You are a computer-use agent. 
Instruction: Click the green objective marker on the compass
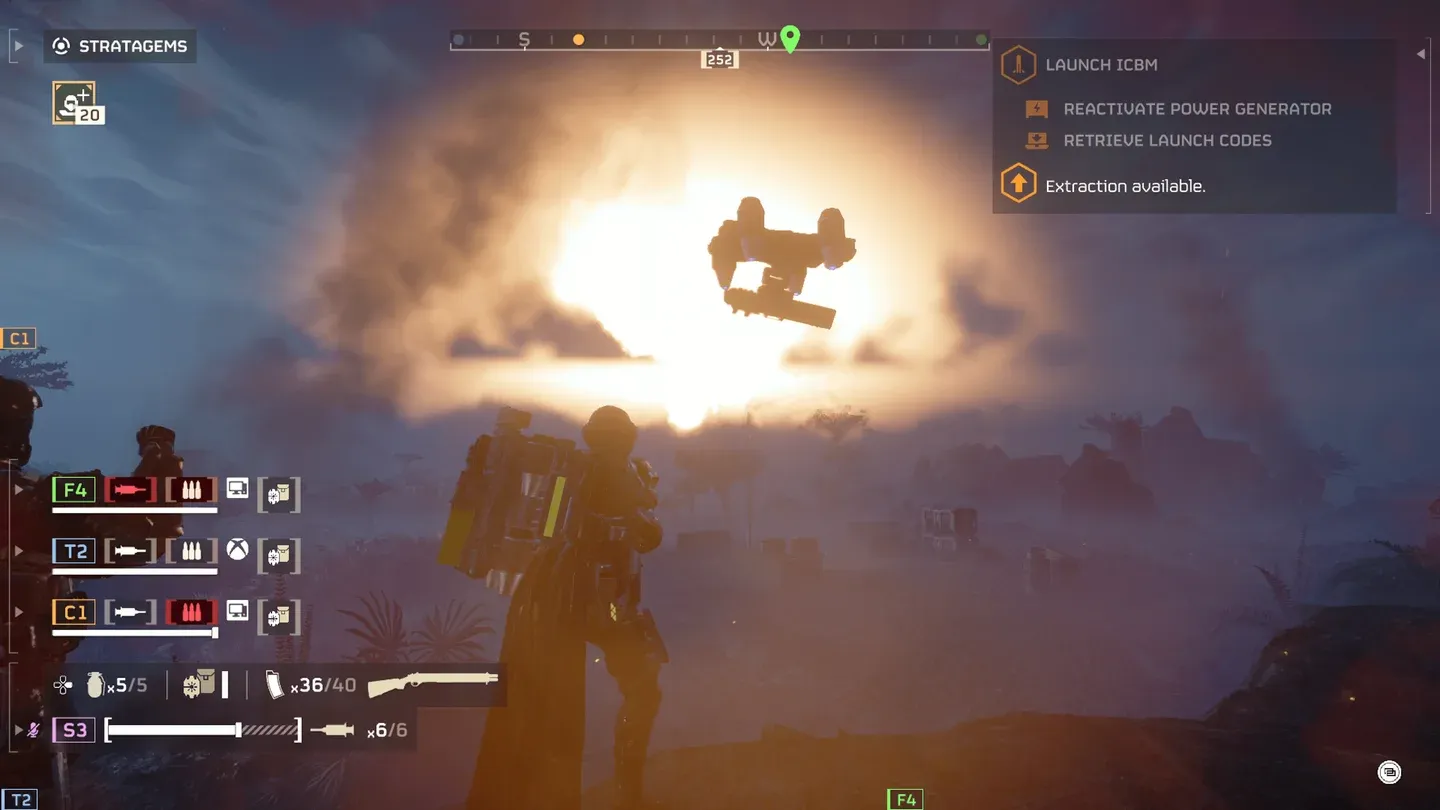click(x=790, y=38)
